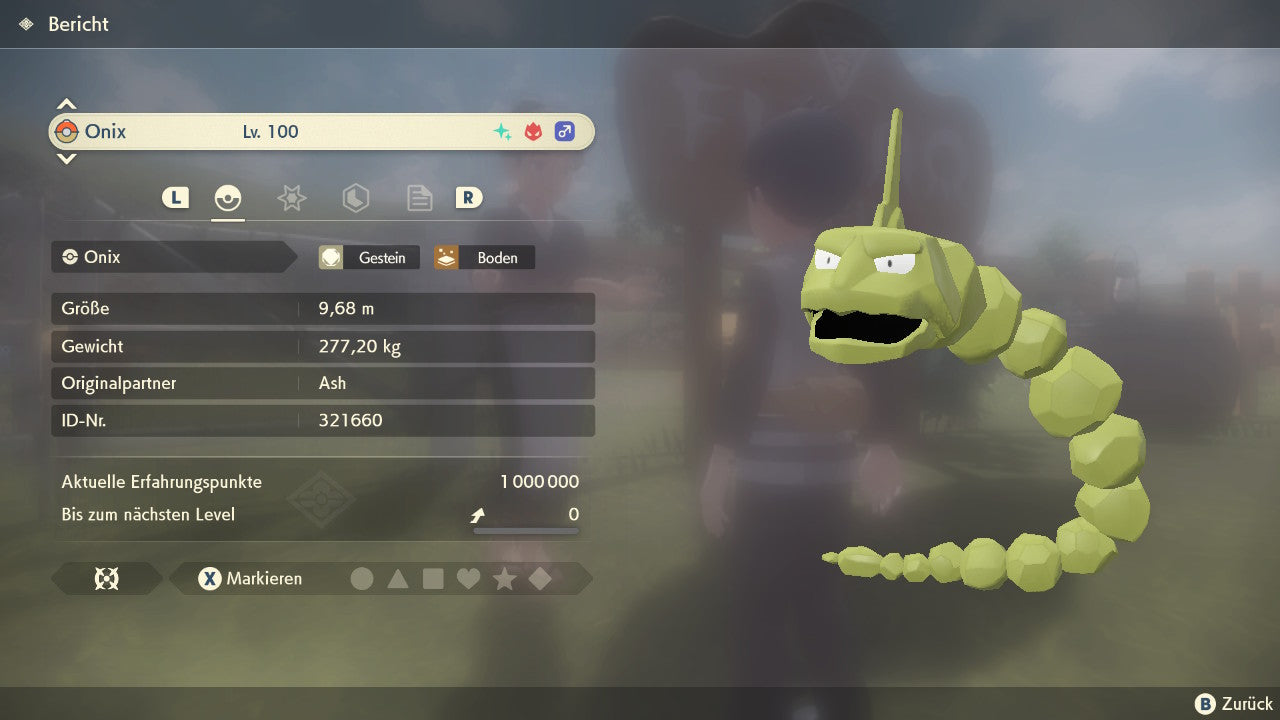Toggle the circle marking
Viewport: 1280px width, 720px height.
pyautogui.click(x=362, y=578)
